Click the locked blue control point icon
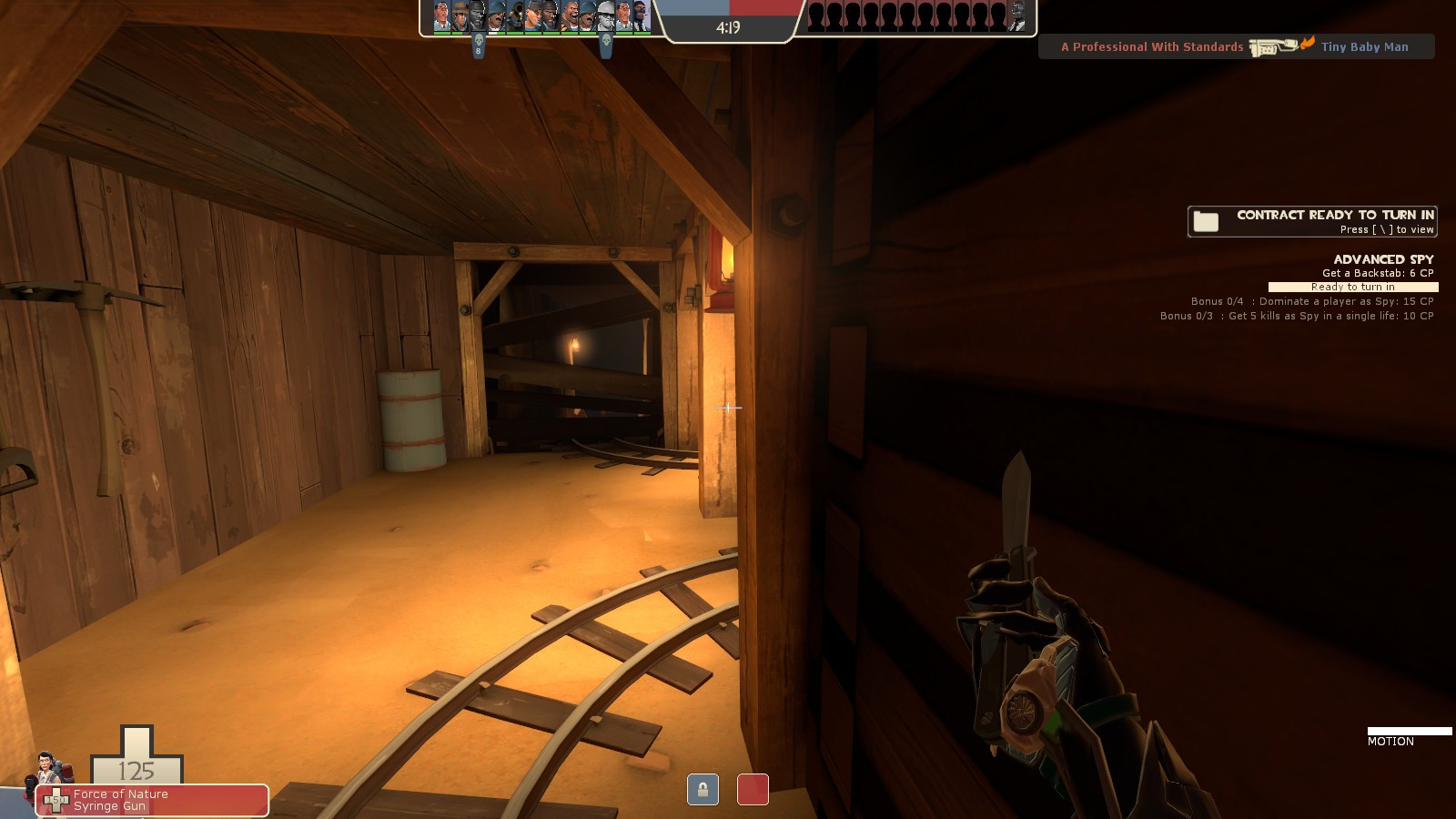 (x=705, y=790)
